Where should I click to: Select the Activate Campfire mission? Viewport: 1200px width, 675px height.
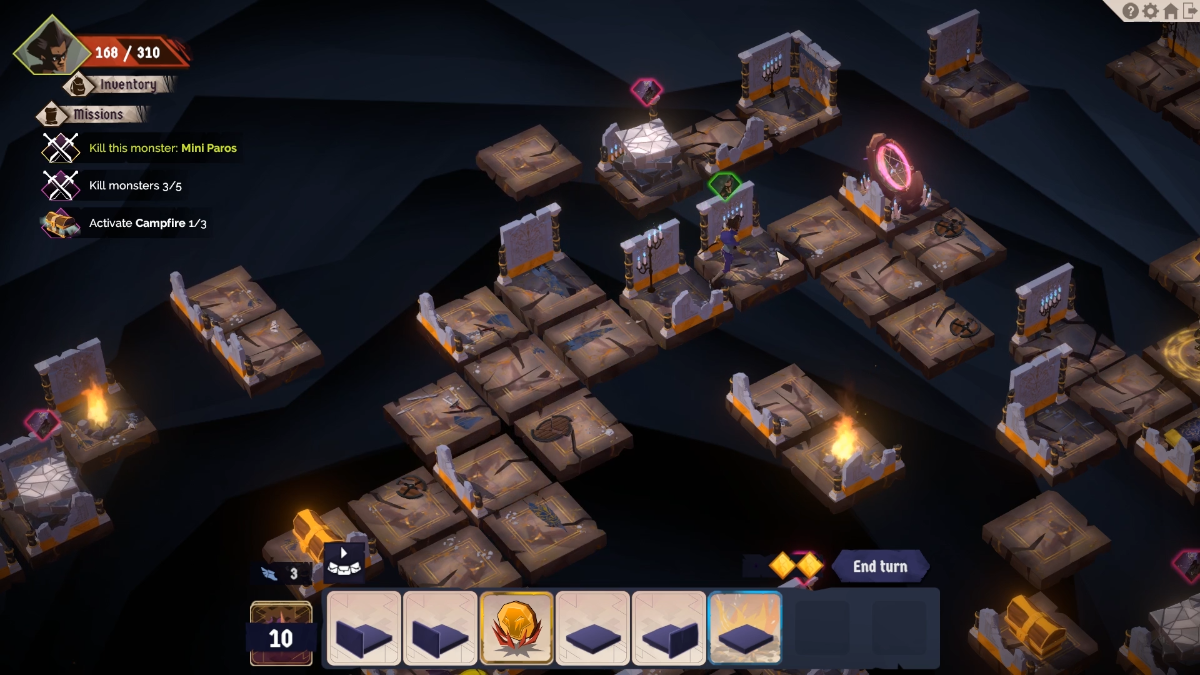(147, 223)
